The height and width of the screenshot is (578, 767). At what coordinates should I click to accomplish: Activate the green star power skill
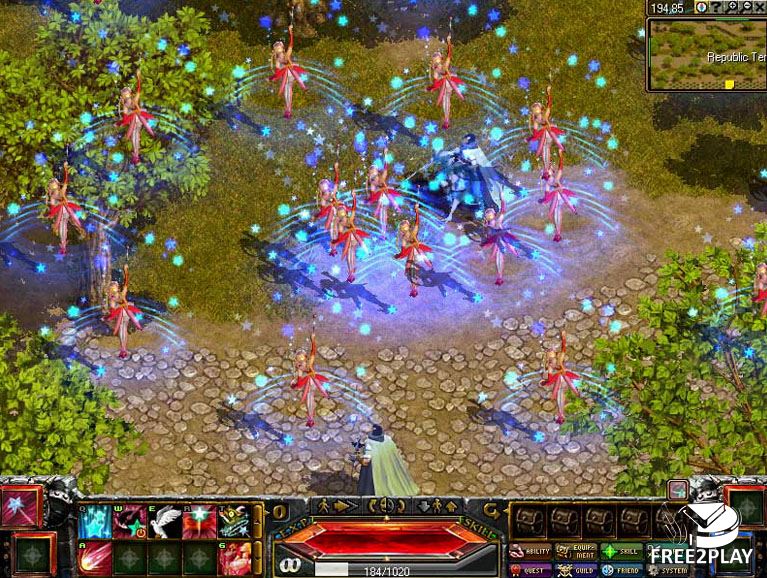pos(129,522)
